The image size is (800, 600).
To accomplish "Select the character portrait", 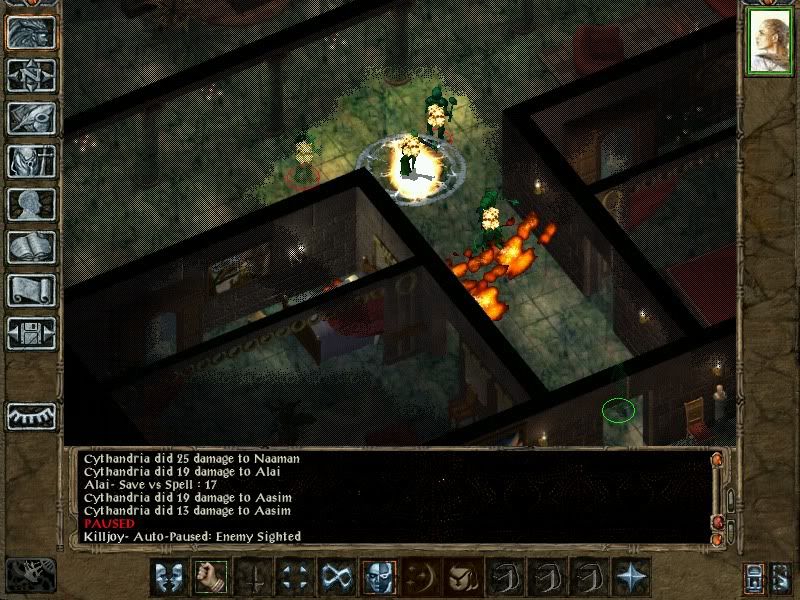I will [x=769, y=43].
